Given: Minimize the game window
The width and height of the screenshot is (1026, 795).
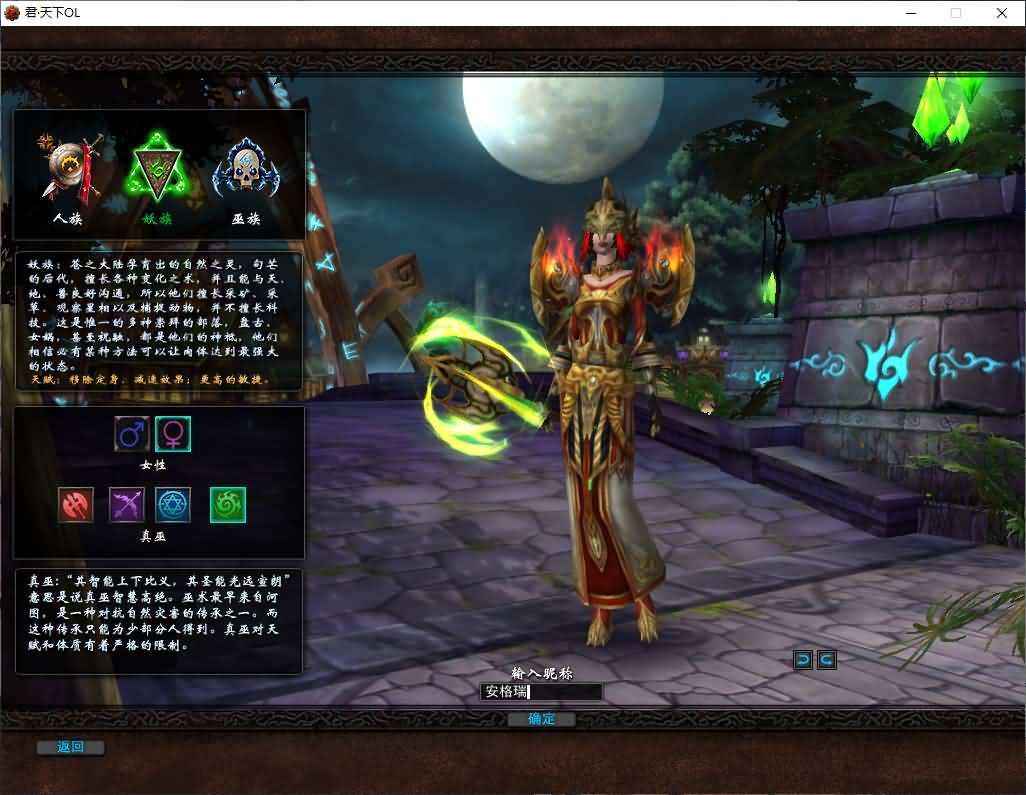Looking at the screenshot, I should 911,13.
